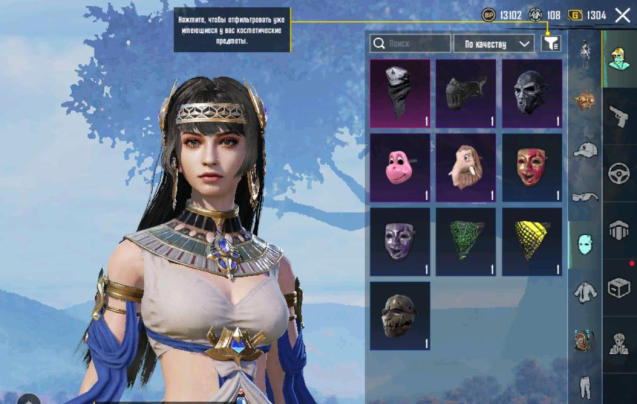Pick the pink cartoon head mask
This screenshot has height=404, width=637.
pos(400,168)
